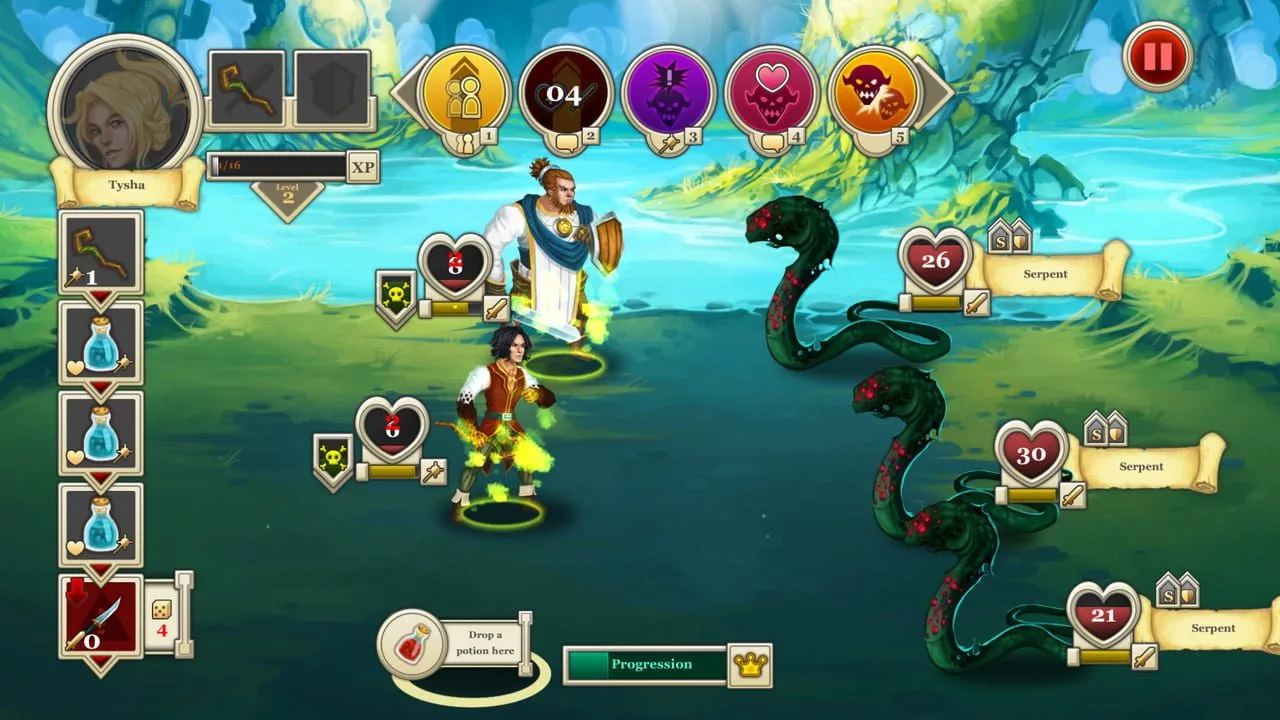Viewport: 1280px width, 720px height.
Task: Click the XP button beside the experience bar
Action: 362,166
